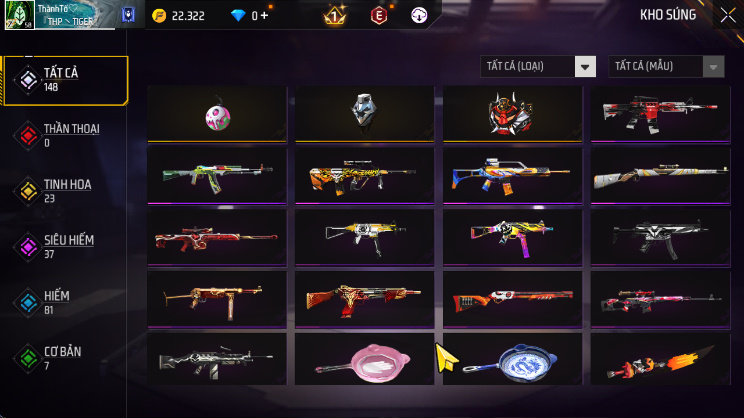Open the TẤT CẢ (LOẠI) type dropdown

coord(539,66)
